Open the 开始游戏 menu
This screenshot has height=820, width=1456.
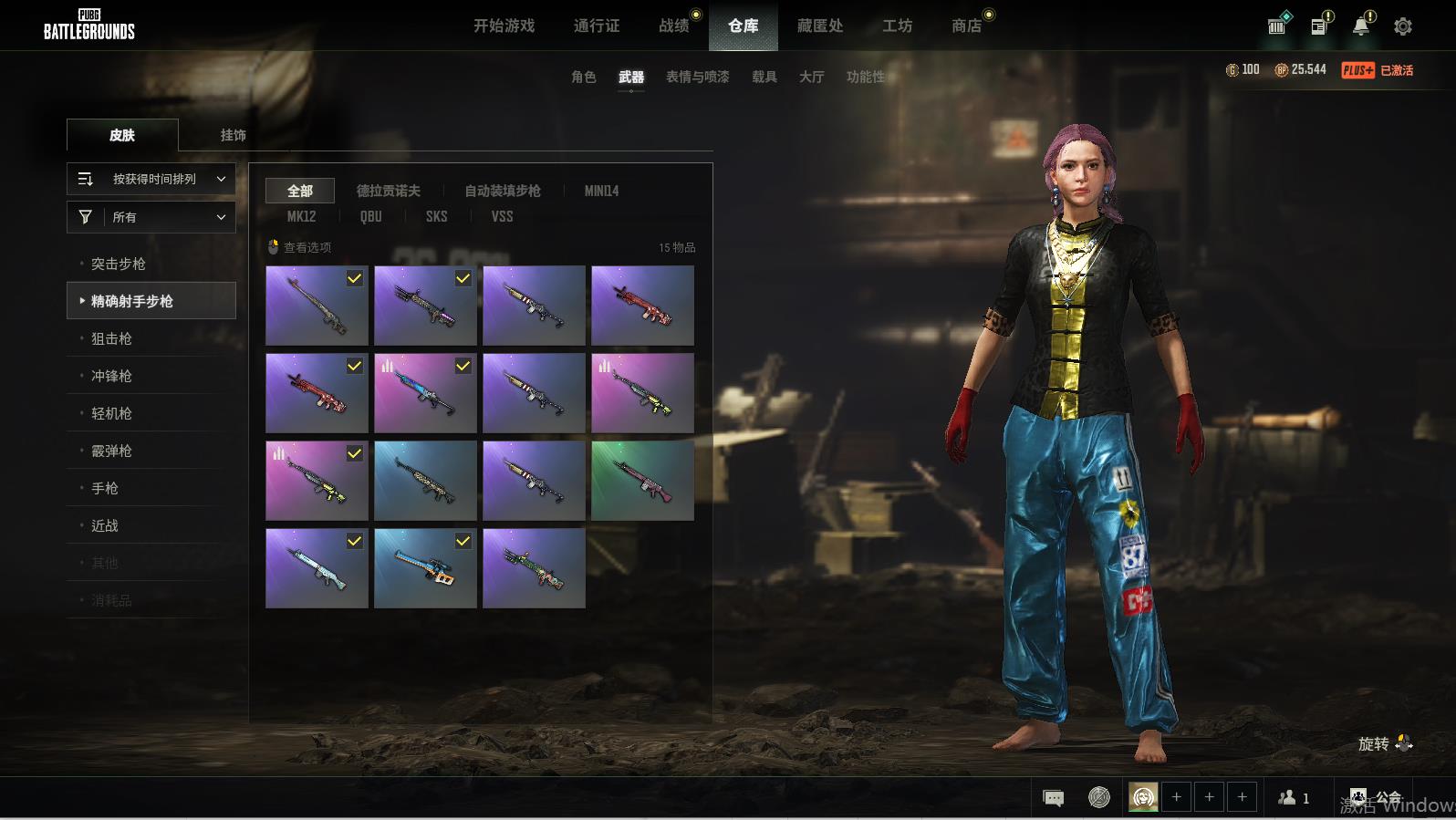point(504,26)
